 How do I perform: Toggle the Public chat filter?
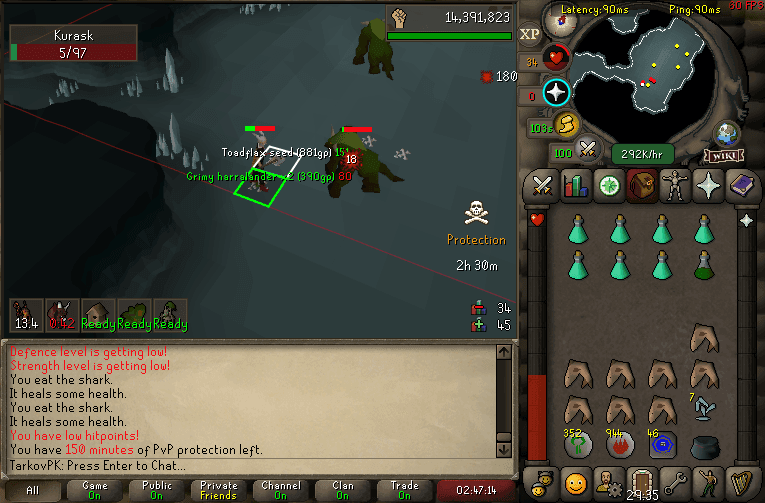156,490
